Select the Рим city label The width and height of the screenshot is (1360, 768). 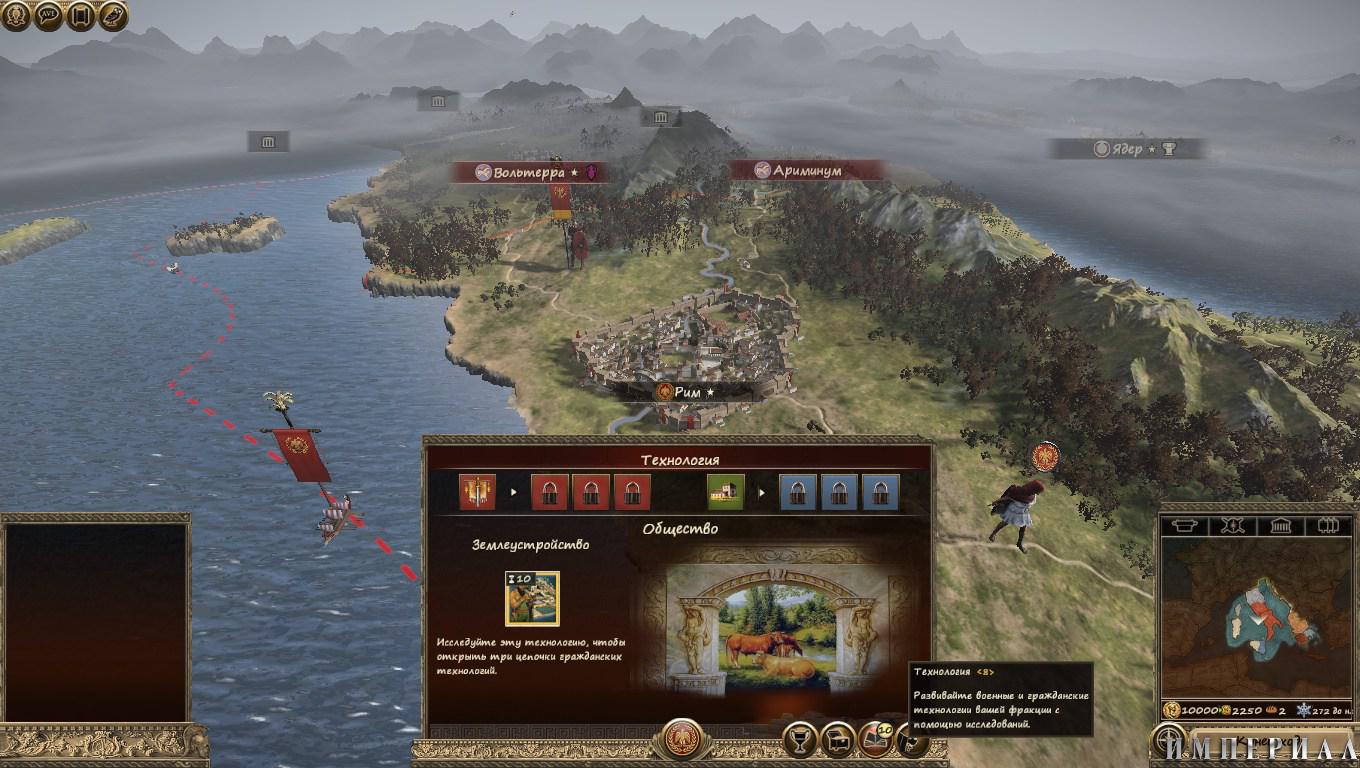pyautogui.click(x=687, y=392)
